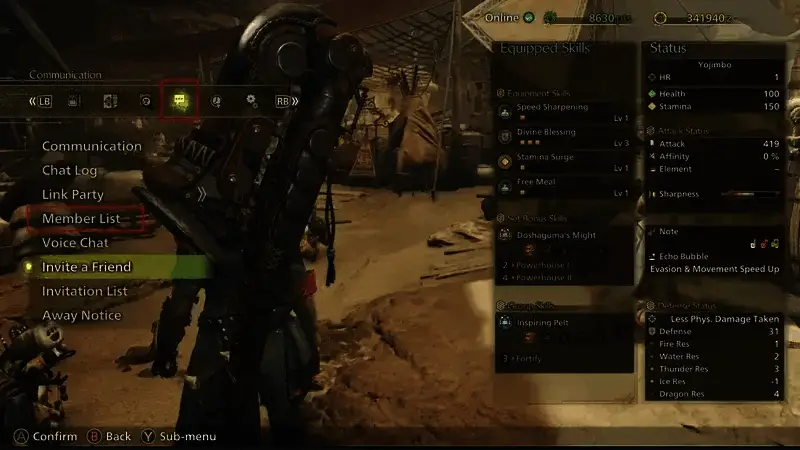
Task: Choose Invite a Friend
Action: point(87,267)
